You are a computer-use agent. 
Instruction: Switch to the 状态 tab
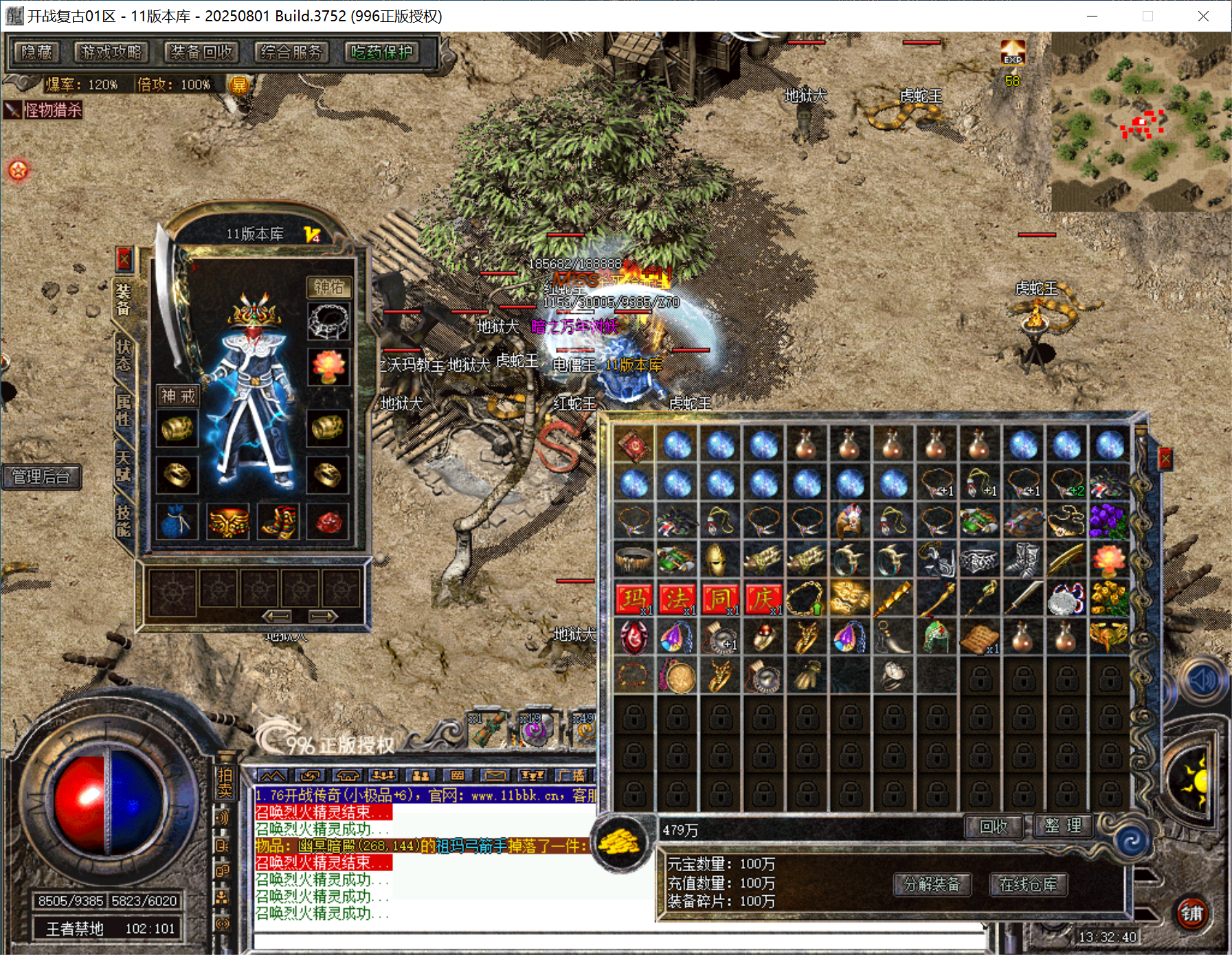tap(124, 355)
